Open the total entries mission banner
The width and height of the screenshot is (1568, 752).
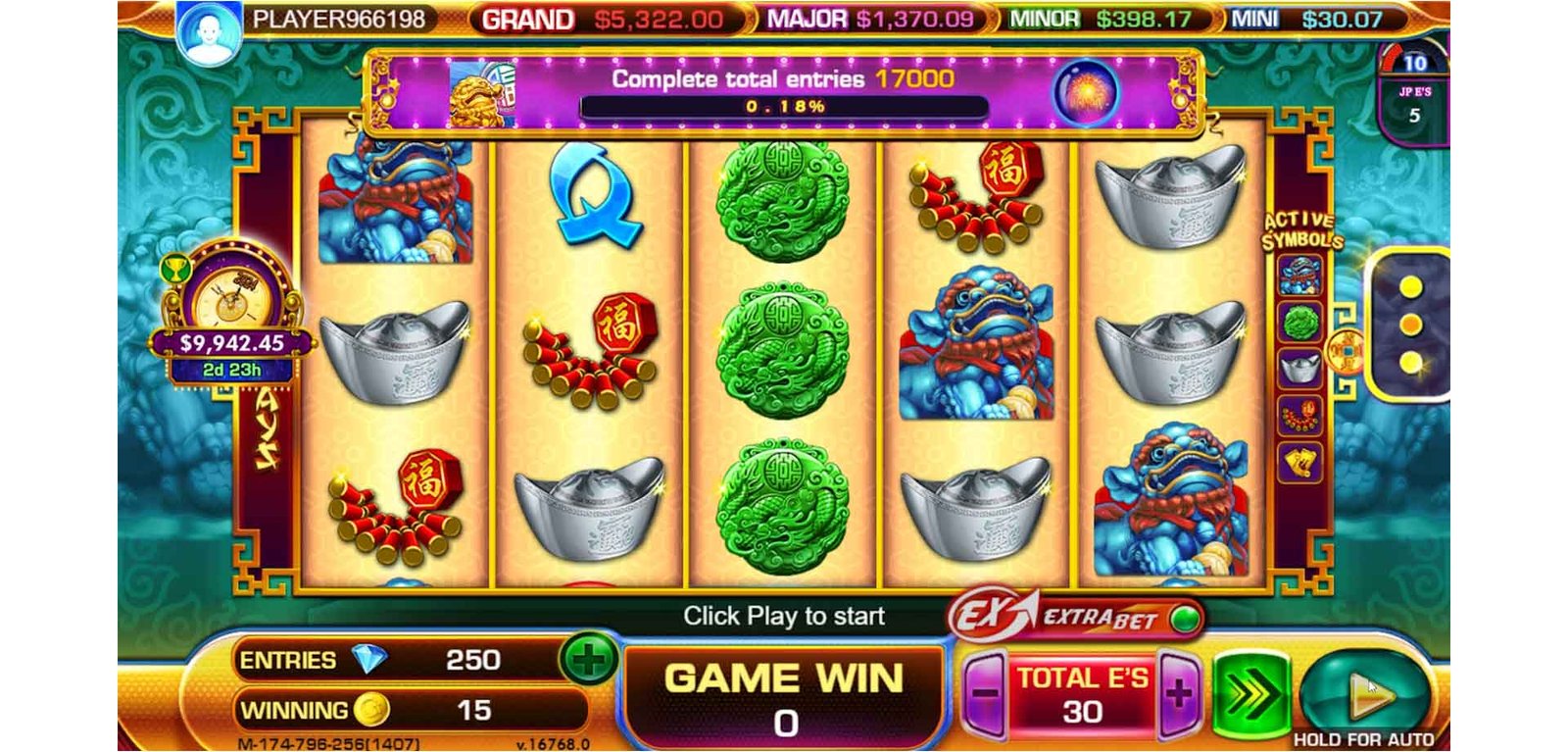coord(782,93)
